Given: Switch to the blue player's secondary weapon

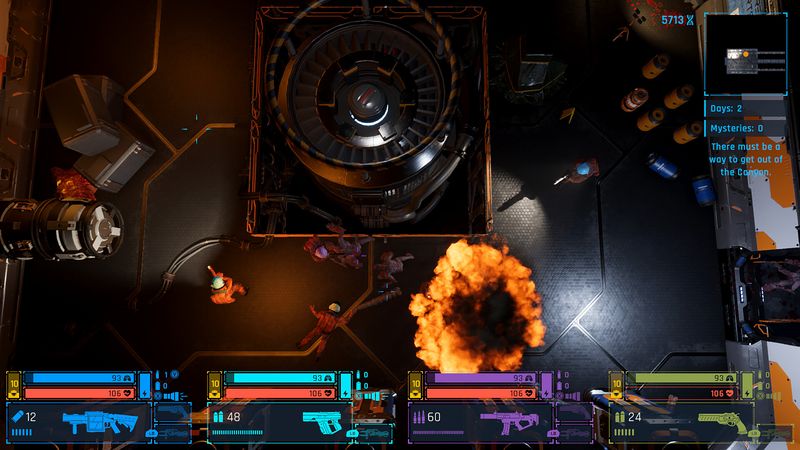Looking at the screenshot, I should click(171, 410).
